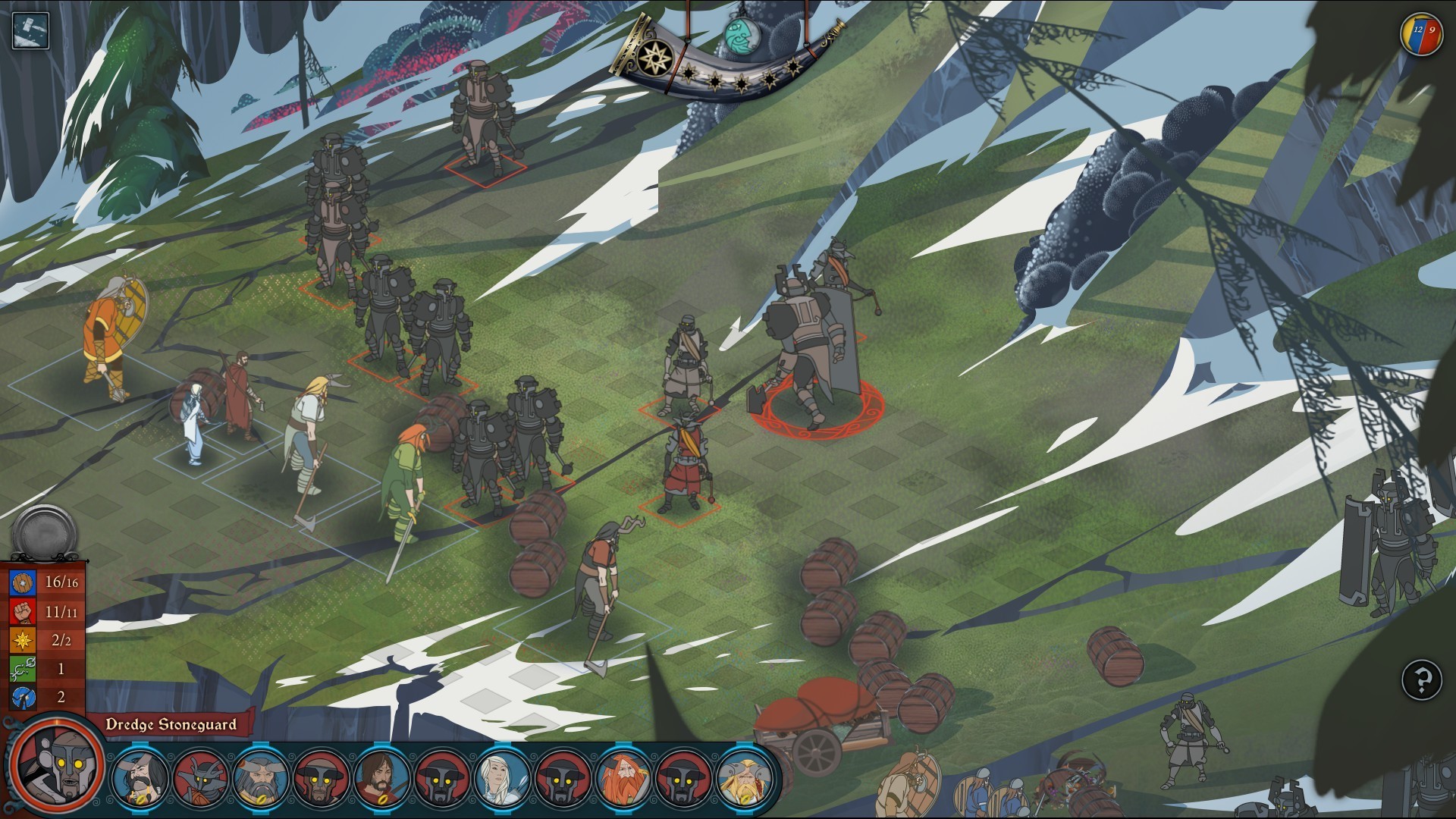This screenshot has width=1456, height=819.
Task: Click the blue and red army count shield
Action: (x=1420, y=35)
